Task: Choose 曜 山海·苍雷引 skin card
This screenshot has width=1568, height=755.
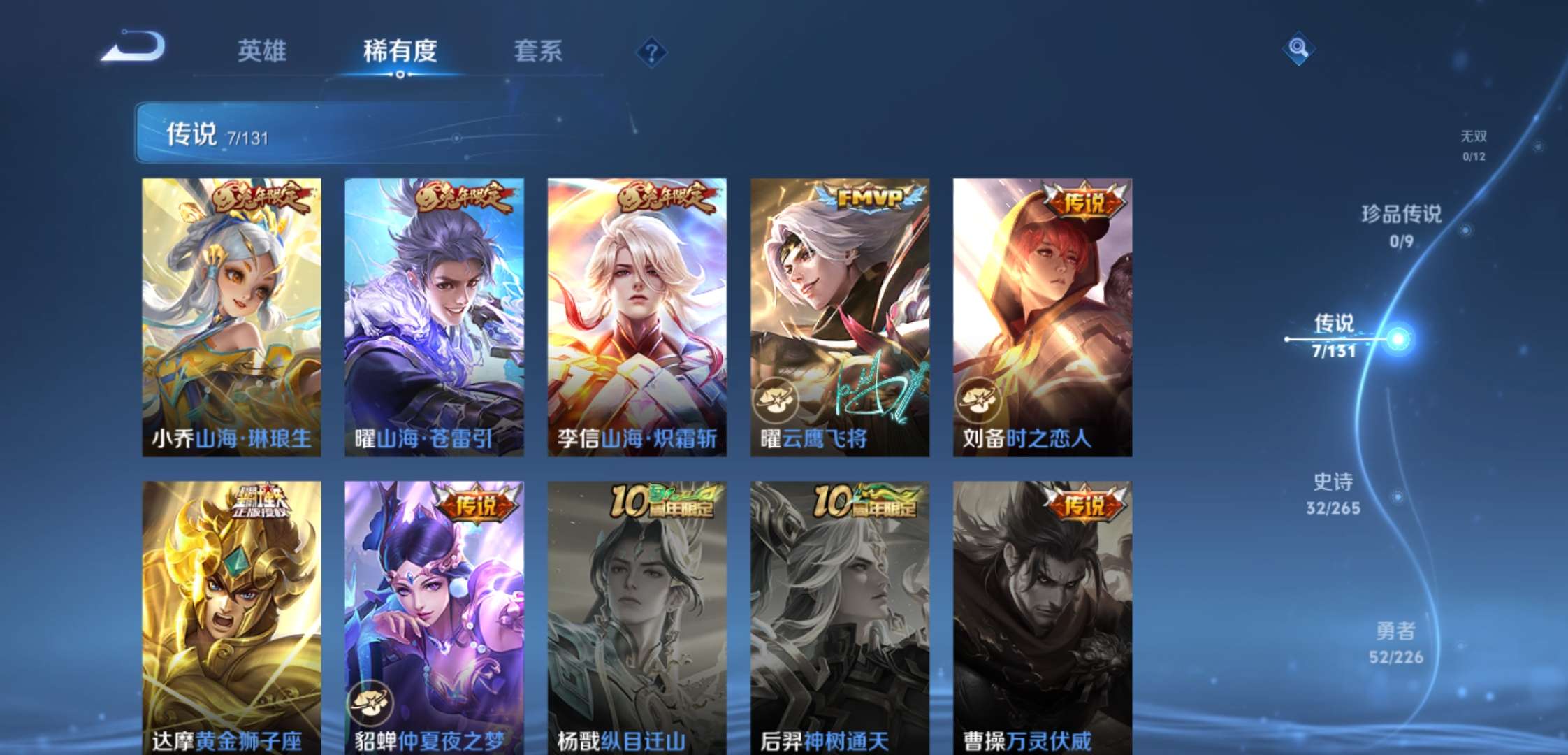Action: (434, 317)
